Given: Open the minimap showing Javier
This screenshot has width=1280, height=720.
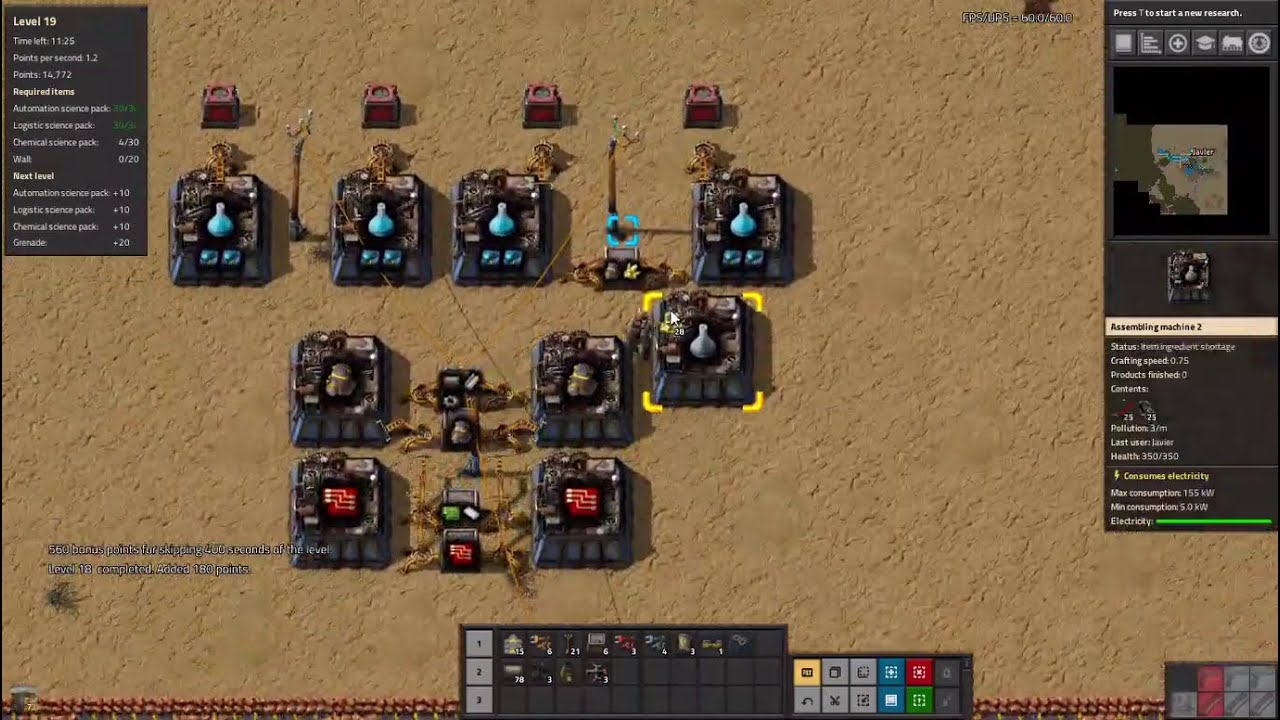Looking at the screenshot, I should [1189, 150].
